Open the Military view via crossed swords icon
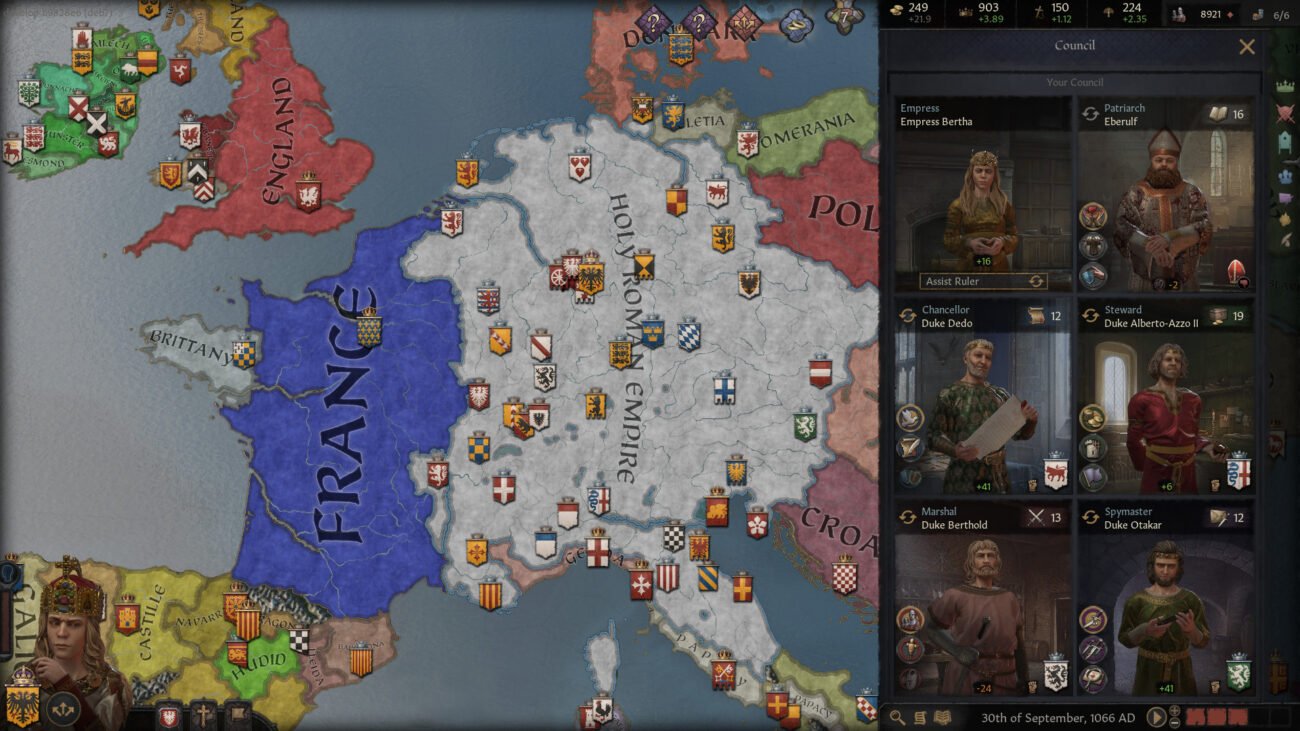The height and width of the screenshot is (731, 1300). click(1286, 114)
